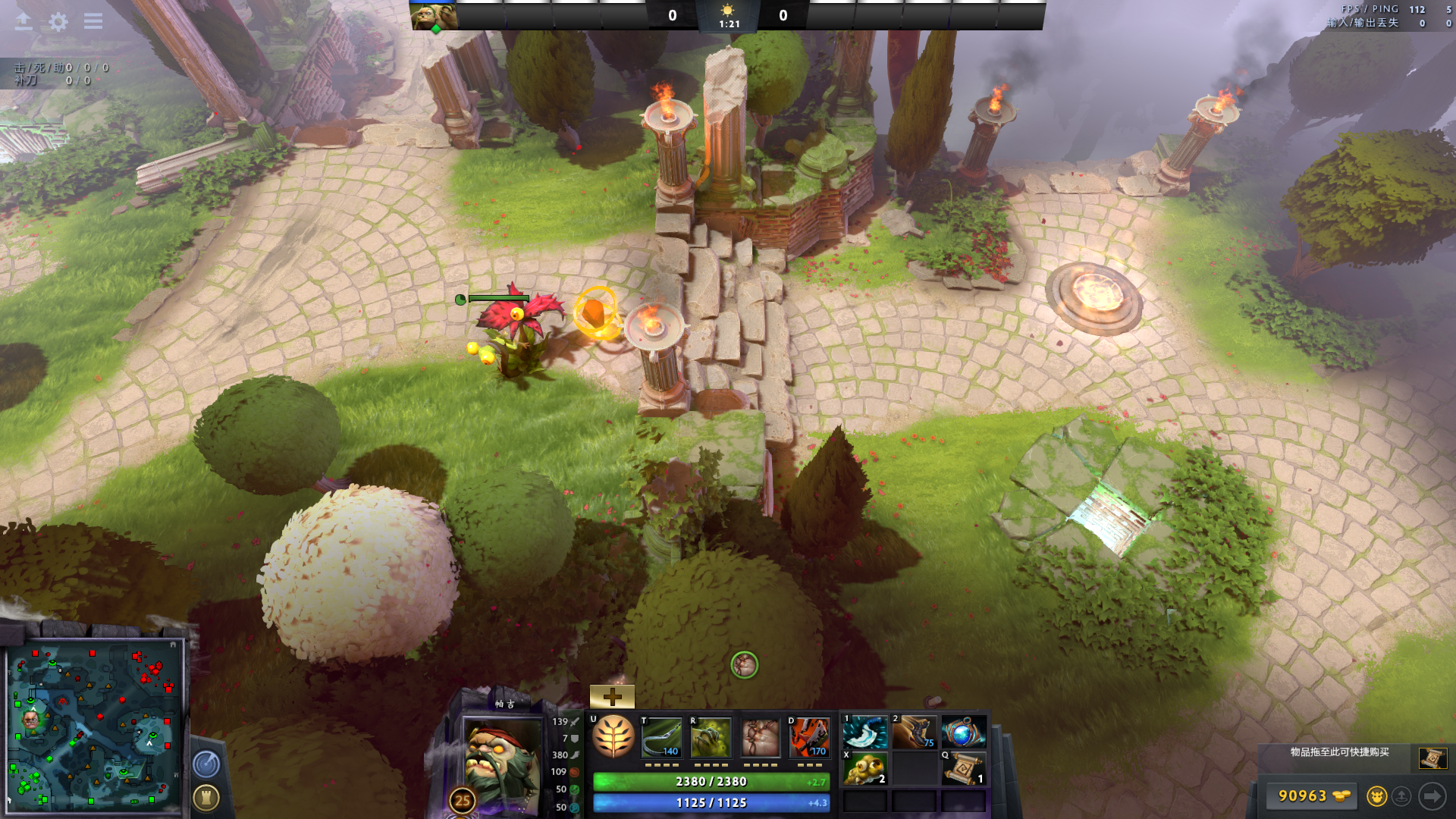Use the Town Portal Scroll in inventory

pos(963,768)
